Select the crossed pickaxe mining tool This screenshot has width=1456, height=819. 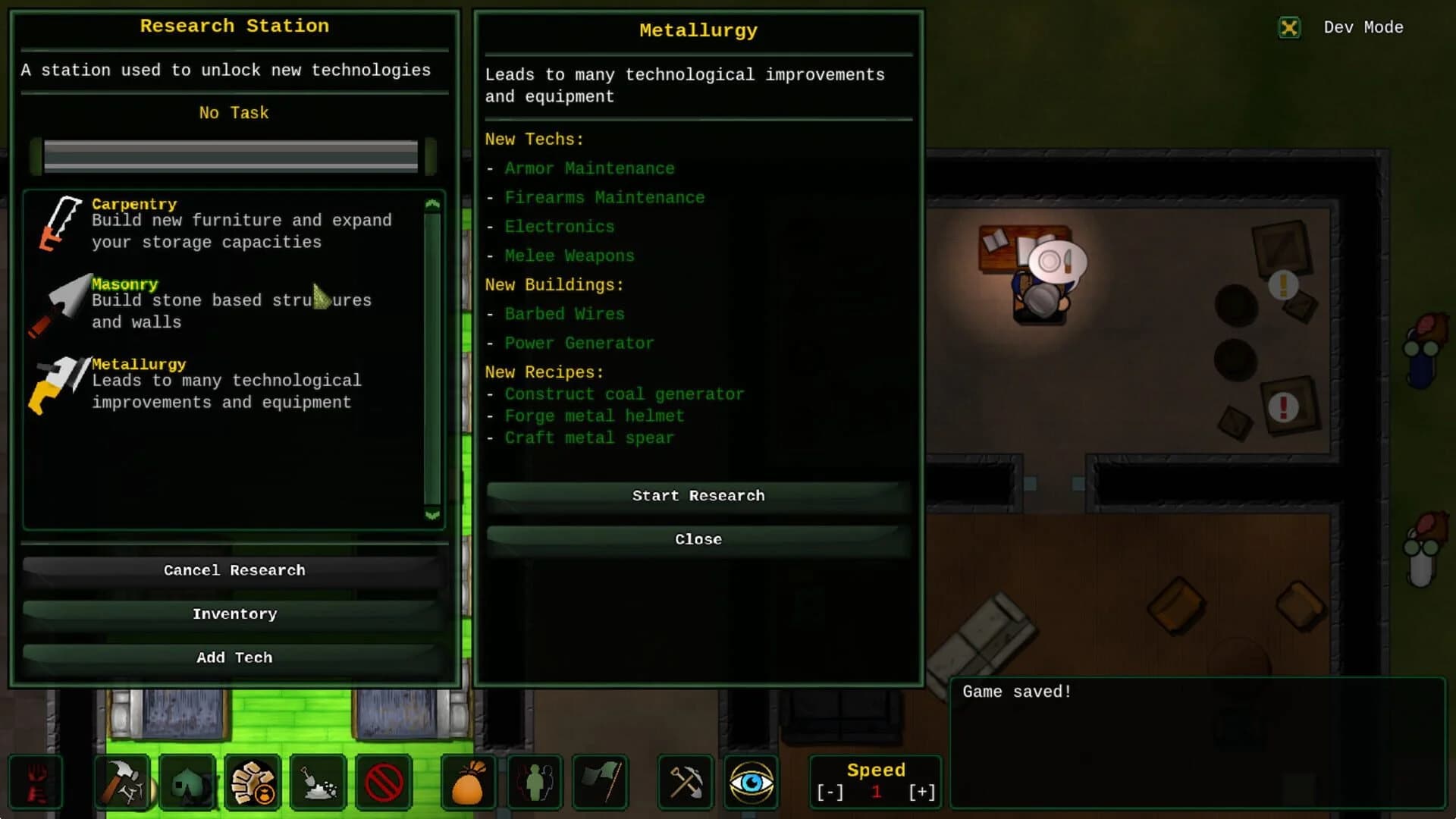click(x=686, y=782)
